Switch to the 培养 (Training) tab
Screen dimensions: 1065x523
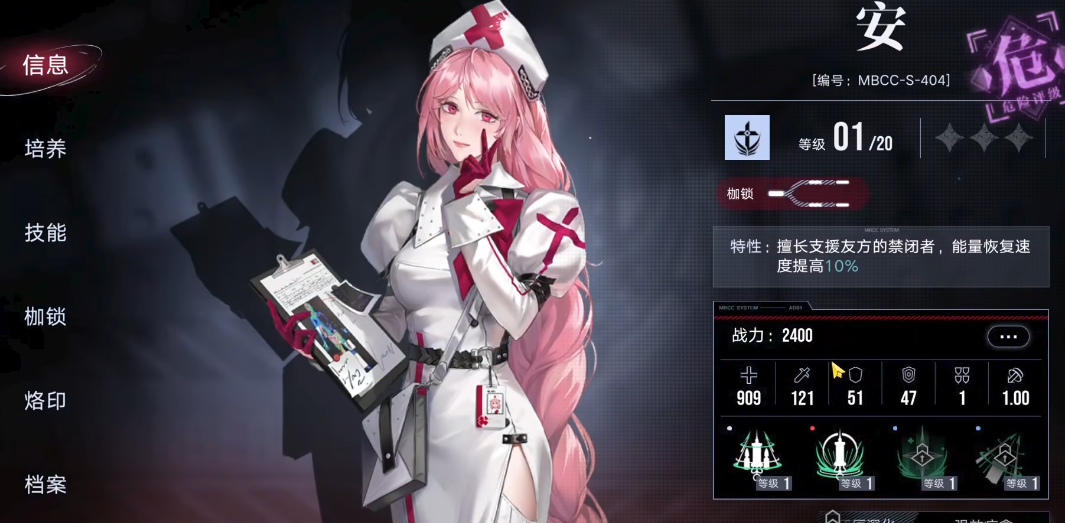click(46, 149)
